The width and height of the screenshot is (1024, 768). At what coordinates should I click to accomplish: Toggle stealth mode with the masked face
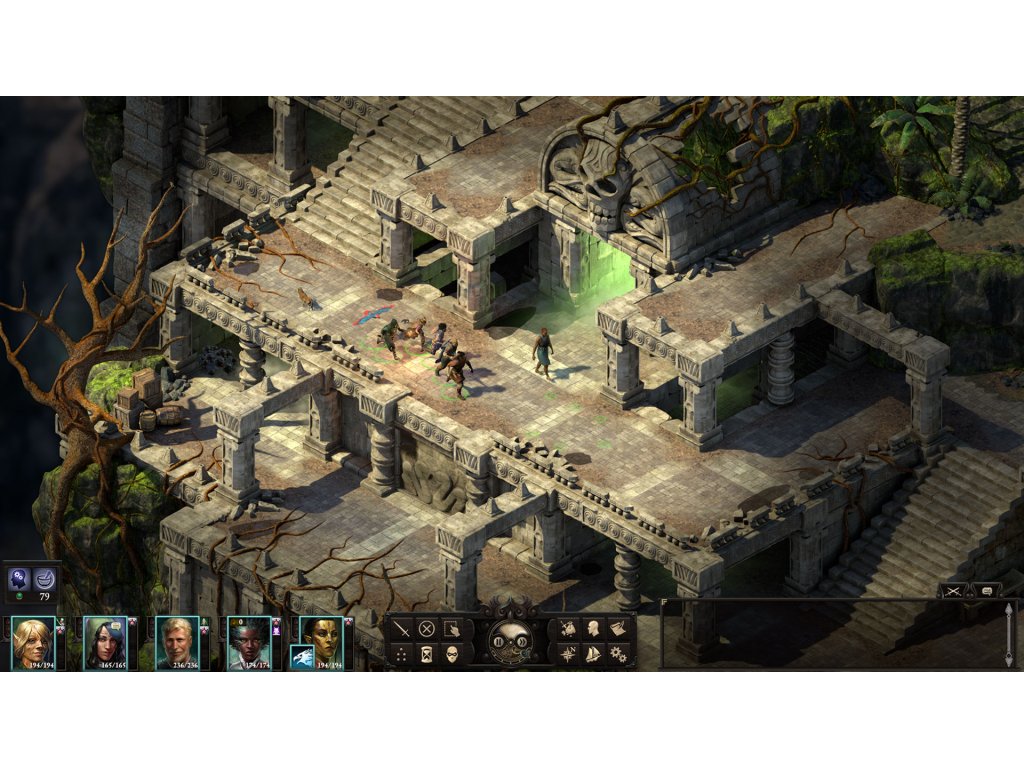452,654
